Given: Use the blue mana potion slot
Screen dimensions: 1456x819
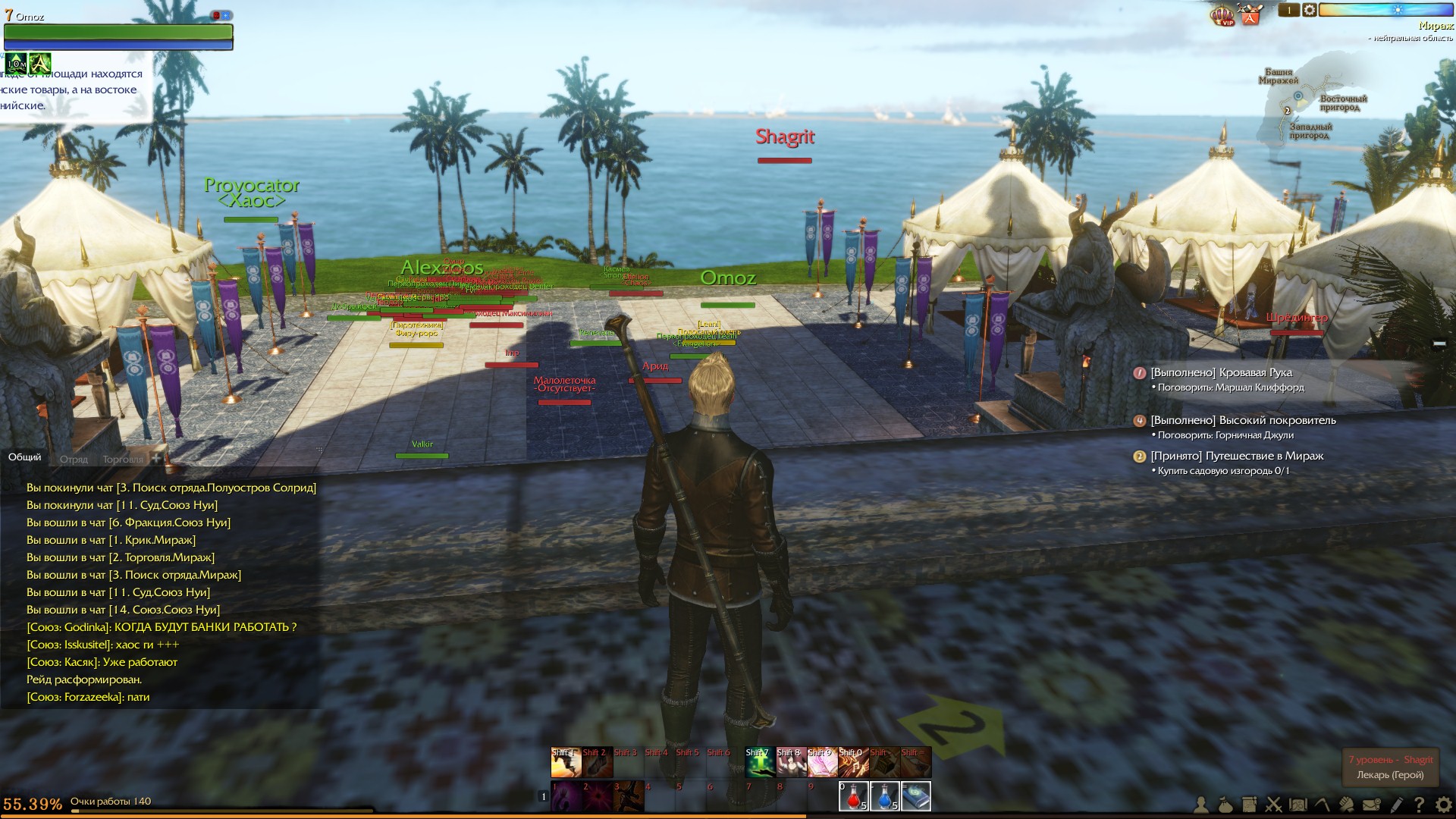Looking at the screenshot, I should point(884,796).
